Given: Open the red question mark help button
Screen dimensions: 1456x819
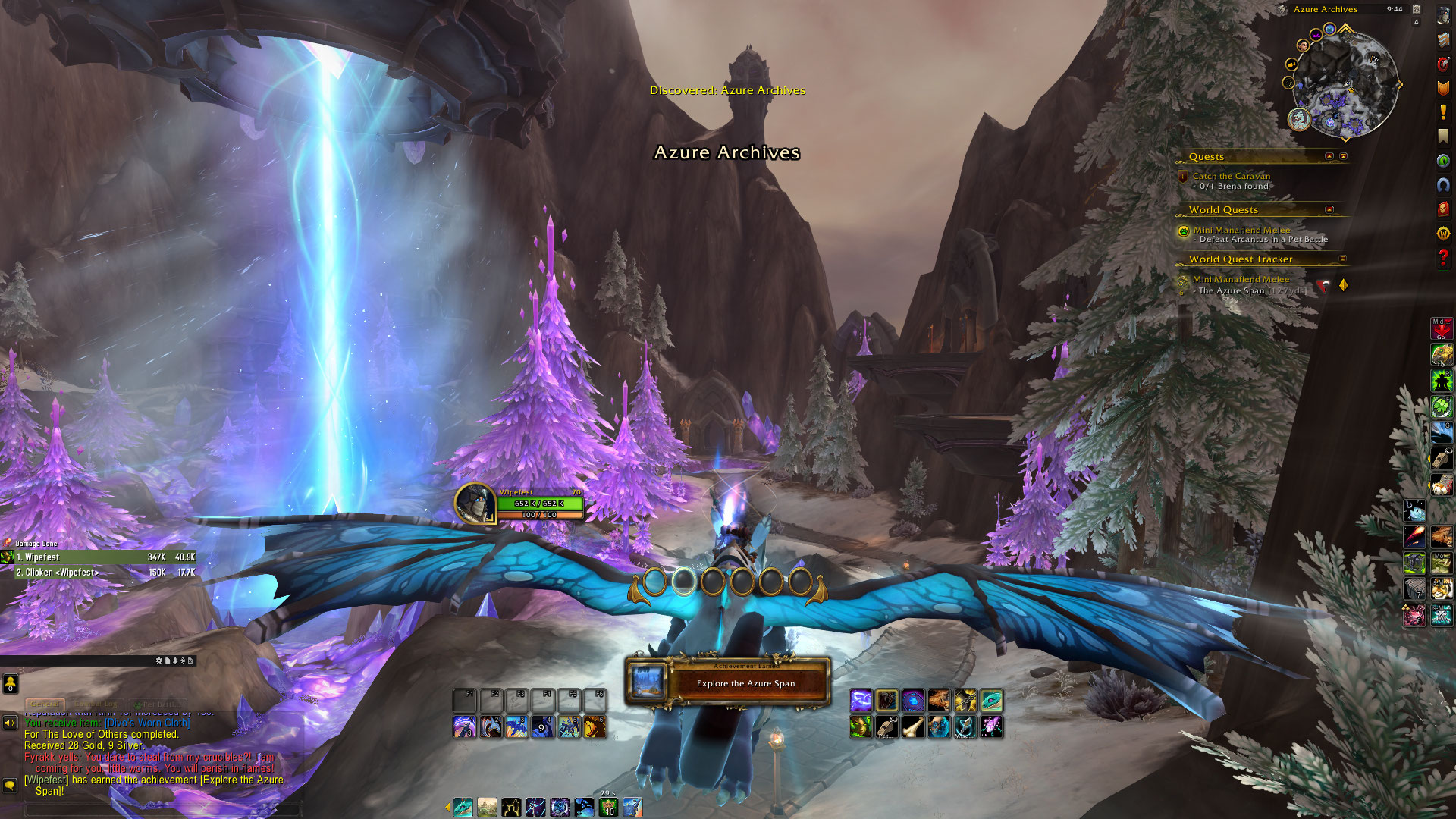Looking at the screenshot, I should click(x=1443, y=259).
